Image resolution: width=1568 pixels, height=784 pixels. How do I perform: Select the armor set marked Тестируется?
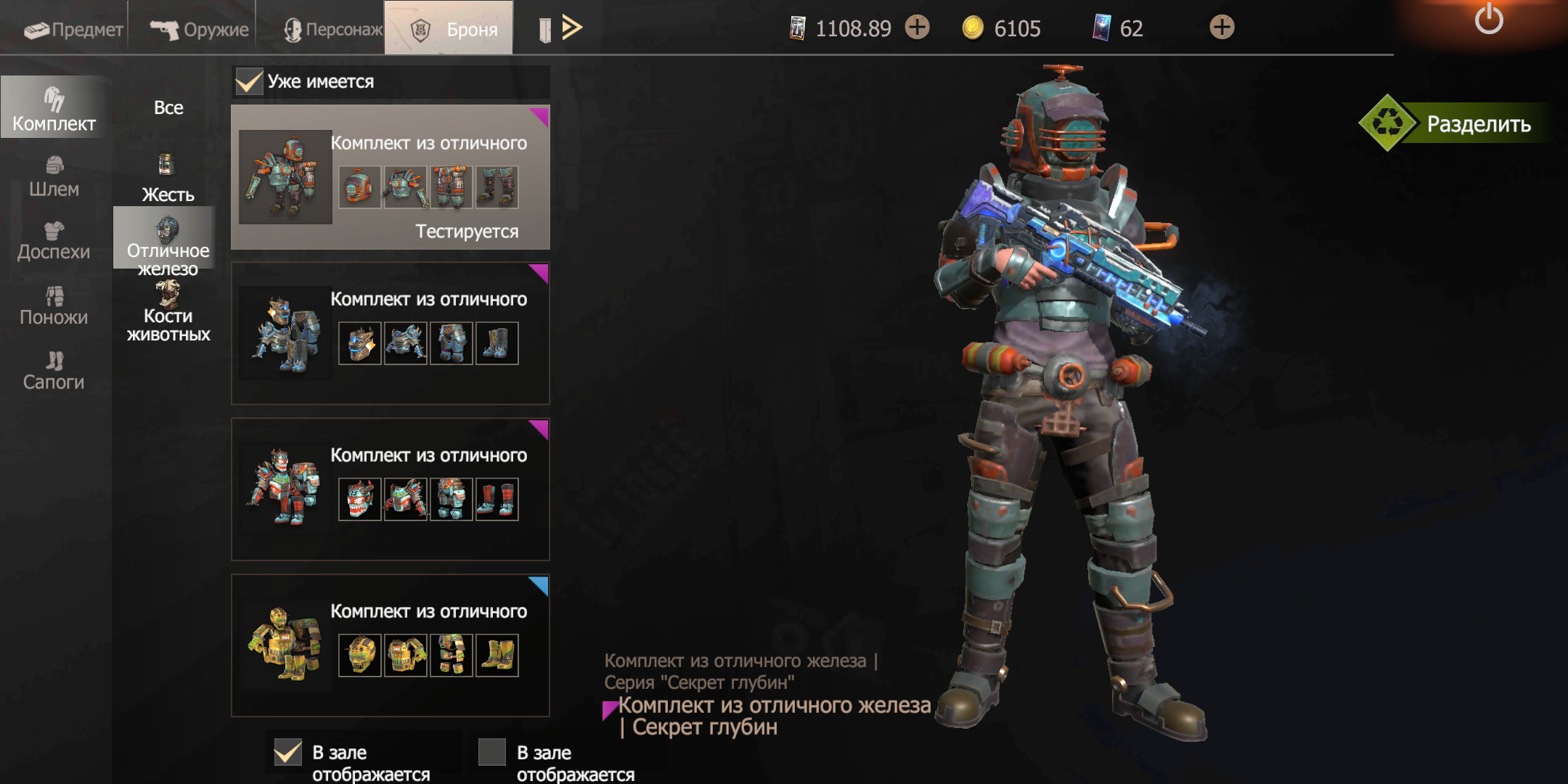click(390, 178)
